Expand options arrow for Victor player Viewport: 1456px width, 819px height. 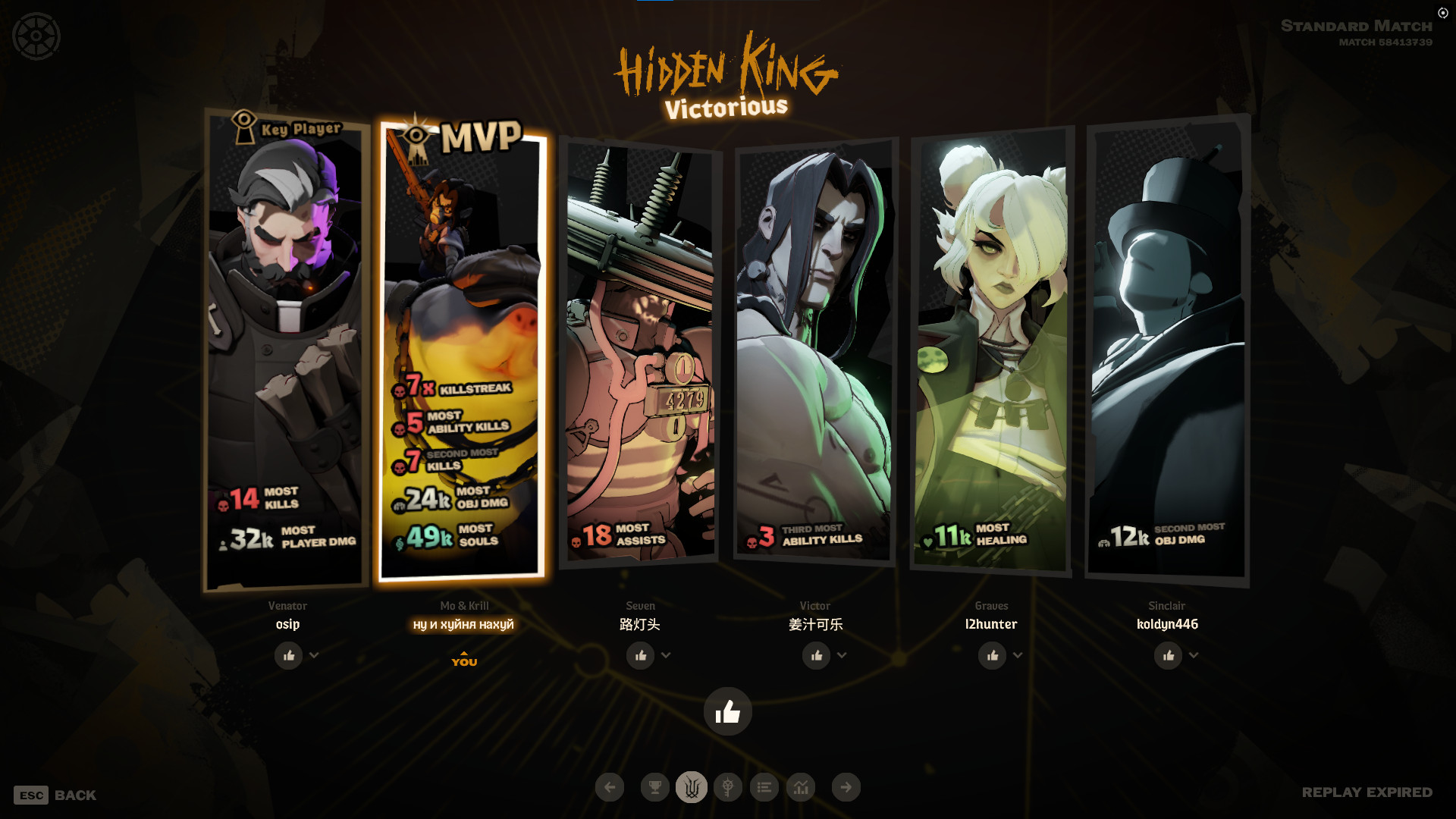click(x=842, y=655)
